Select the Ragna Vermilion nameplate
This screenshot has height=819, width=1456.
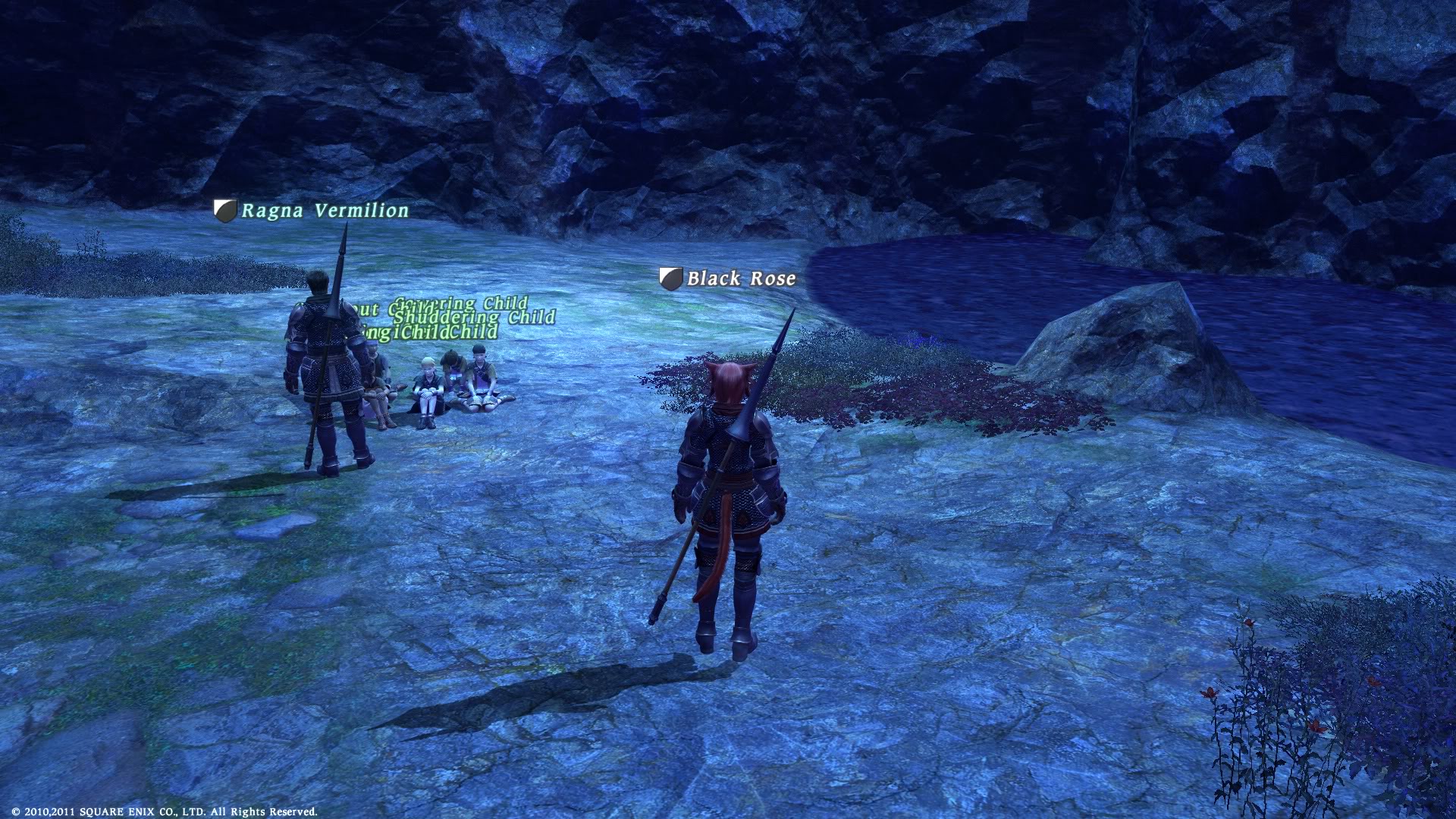325,211
